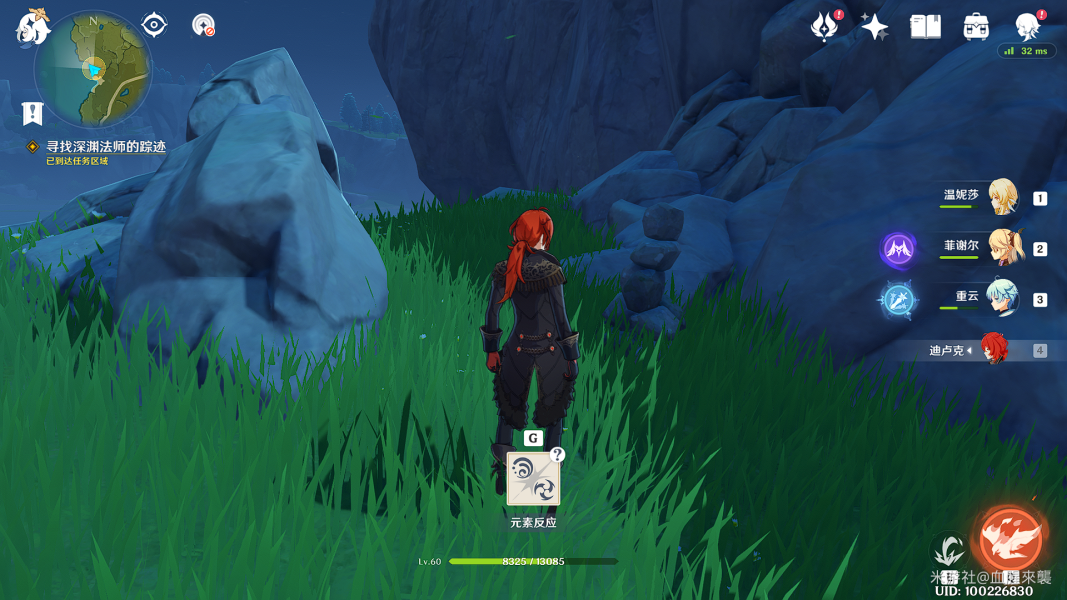Open the map from the circular minimap
The width and height of the screenshot is (1067, 600).
(92, 69)
